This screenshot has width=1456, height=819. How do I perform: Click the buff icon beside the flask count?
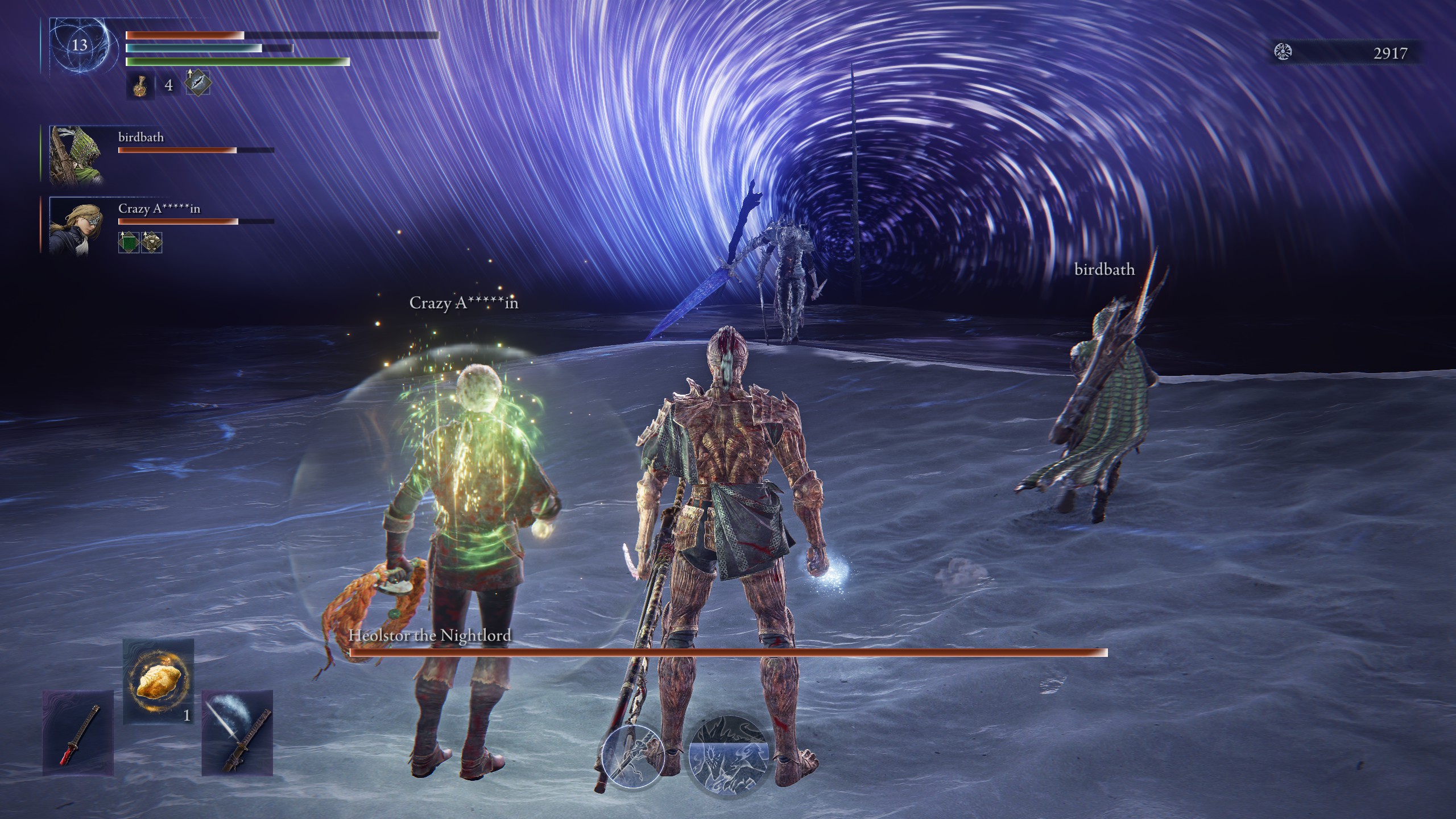tap(198, 83)
